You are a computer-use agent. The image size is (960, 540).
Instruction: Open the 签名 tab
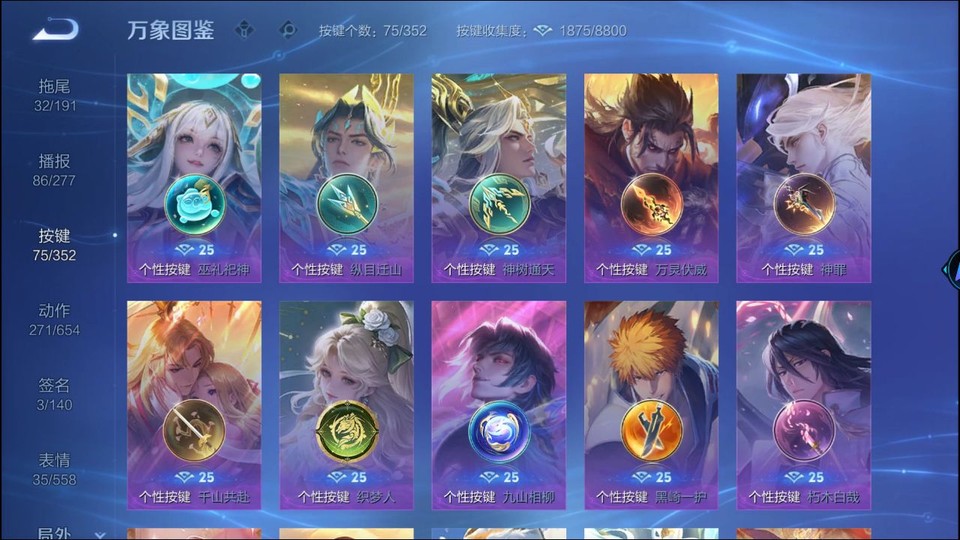[x=54, y=394]
